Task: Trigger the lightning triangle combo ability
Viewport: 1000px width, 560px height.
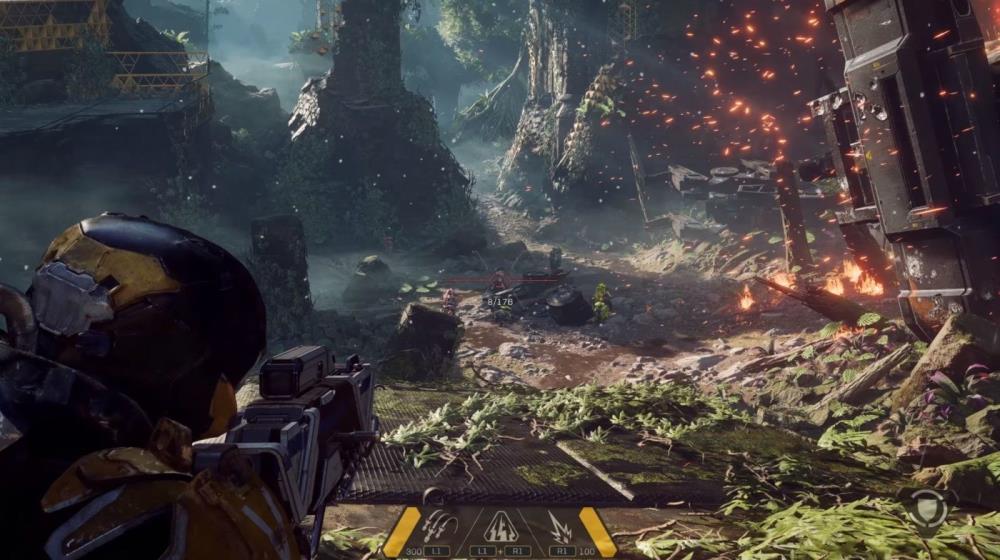Action: 500,526
